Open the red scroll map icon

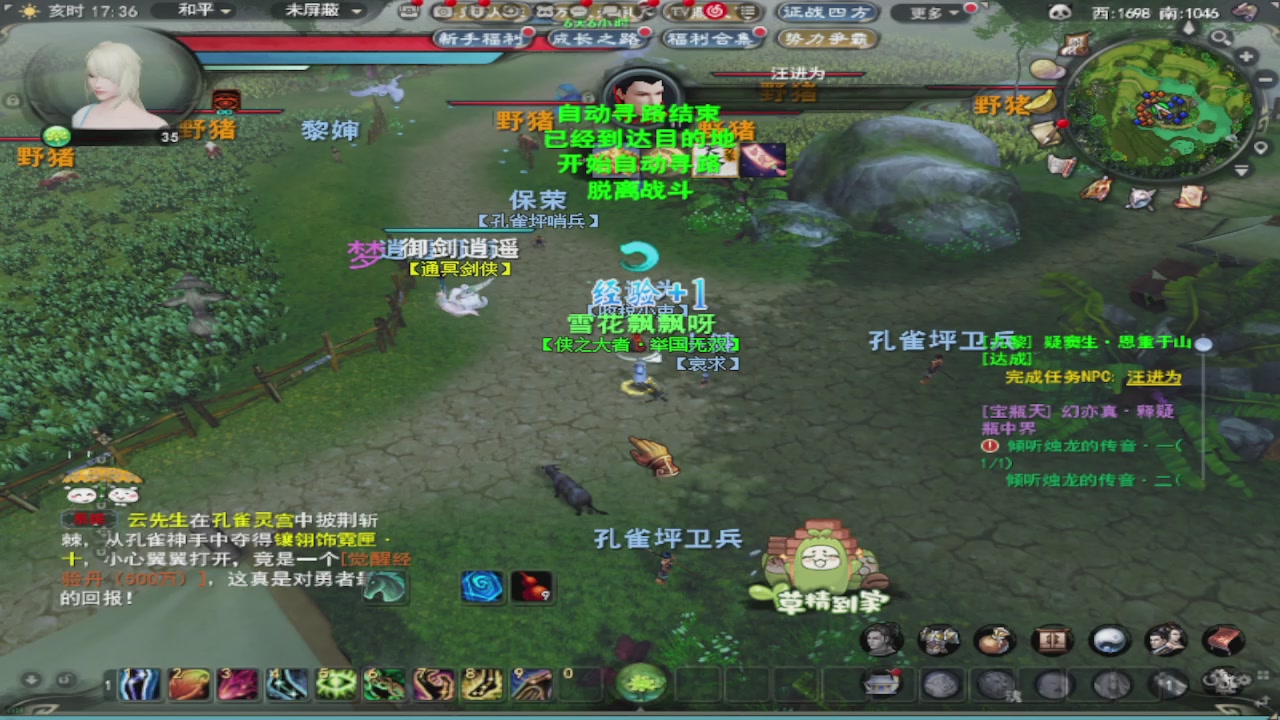pos(1223,640)
